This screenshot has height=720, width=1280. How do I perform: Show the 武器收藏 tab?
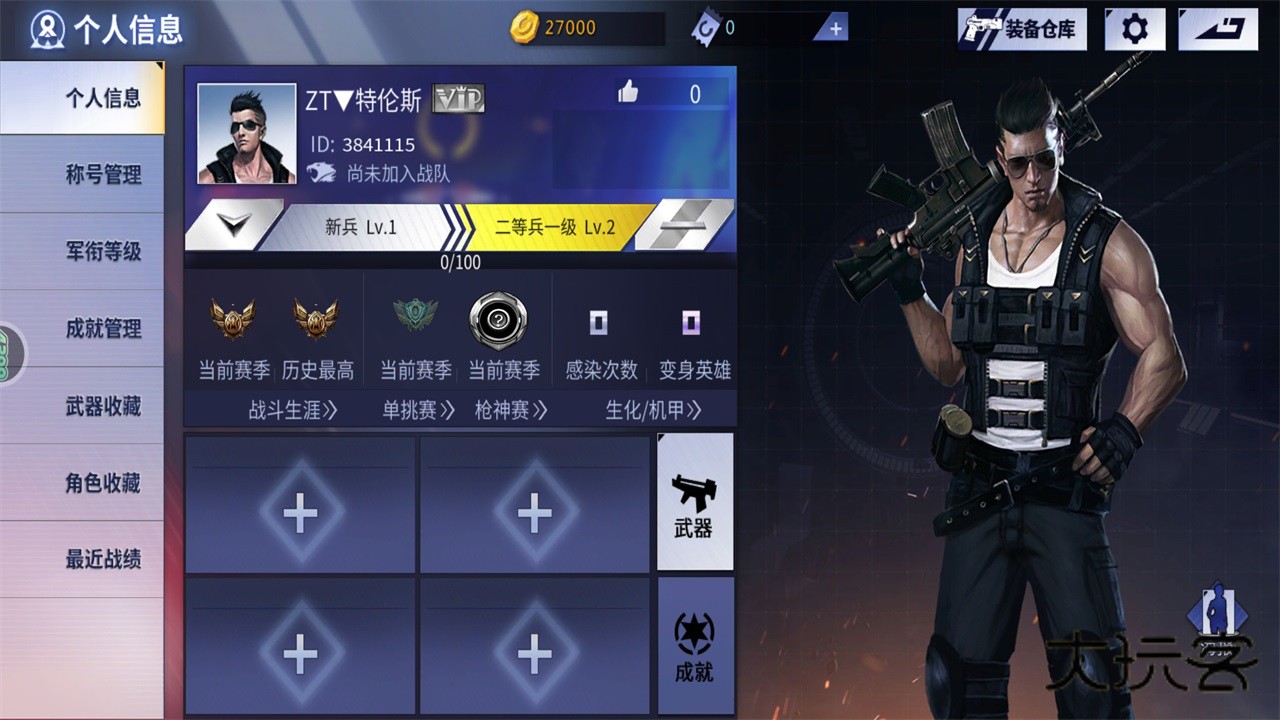103,406
